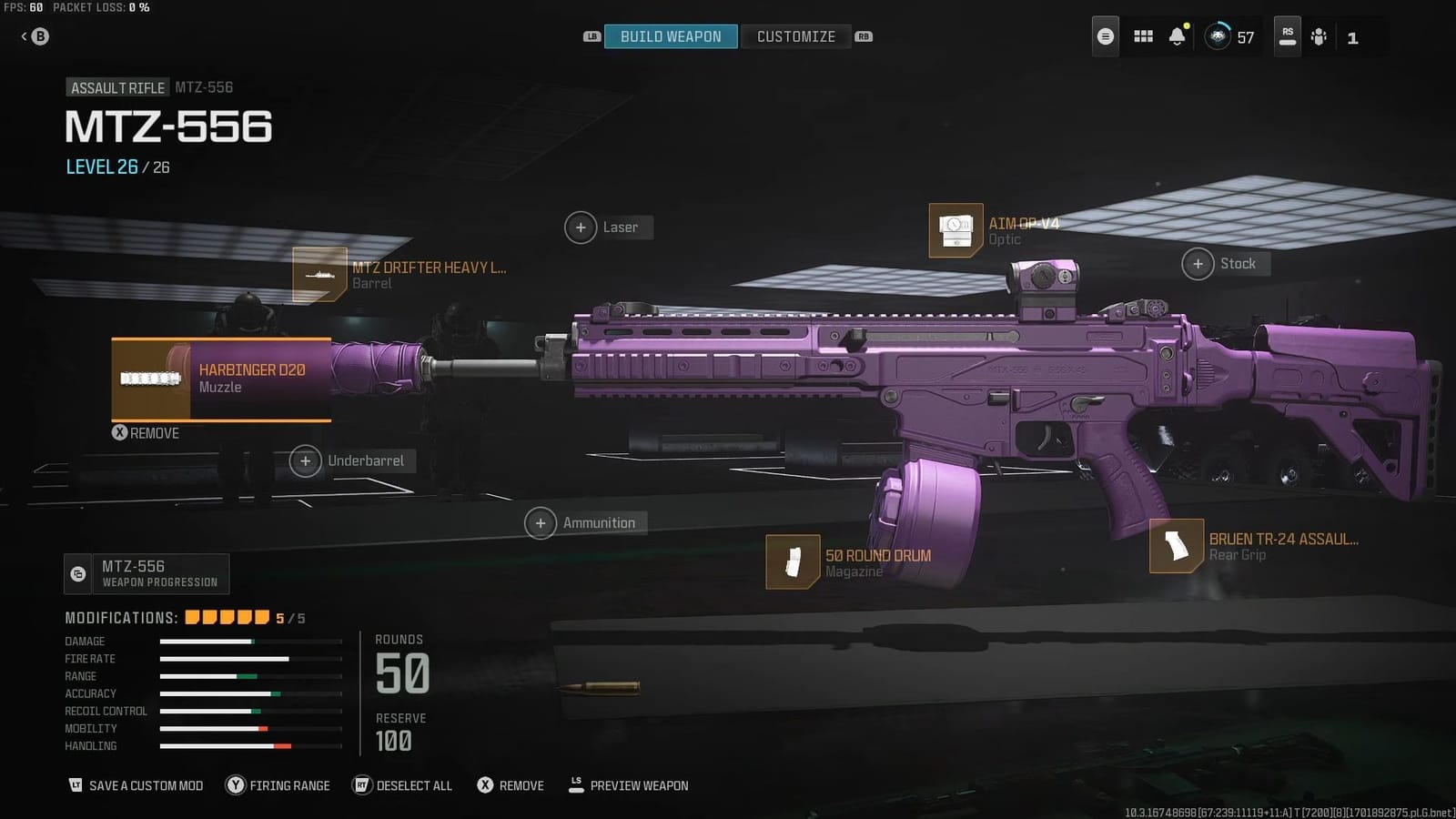Image resolution: width=1456 pixels, height=819 pixels.
Task: Click the grid apps icon in top bar
Action: [x=1143, y=36]
